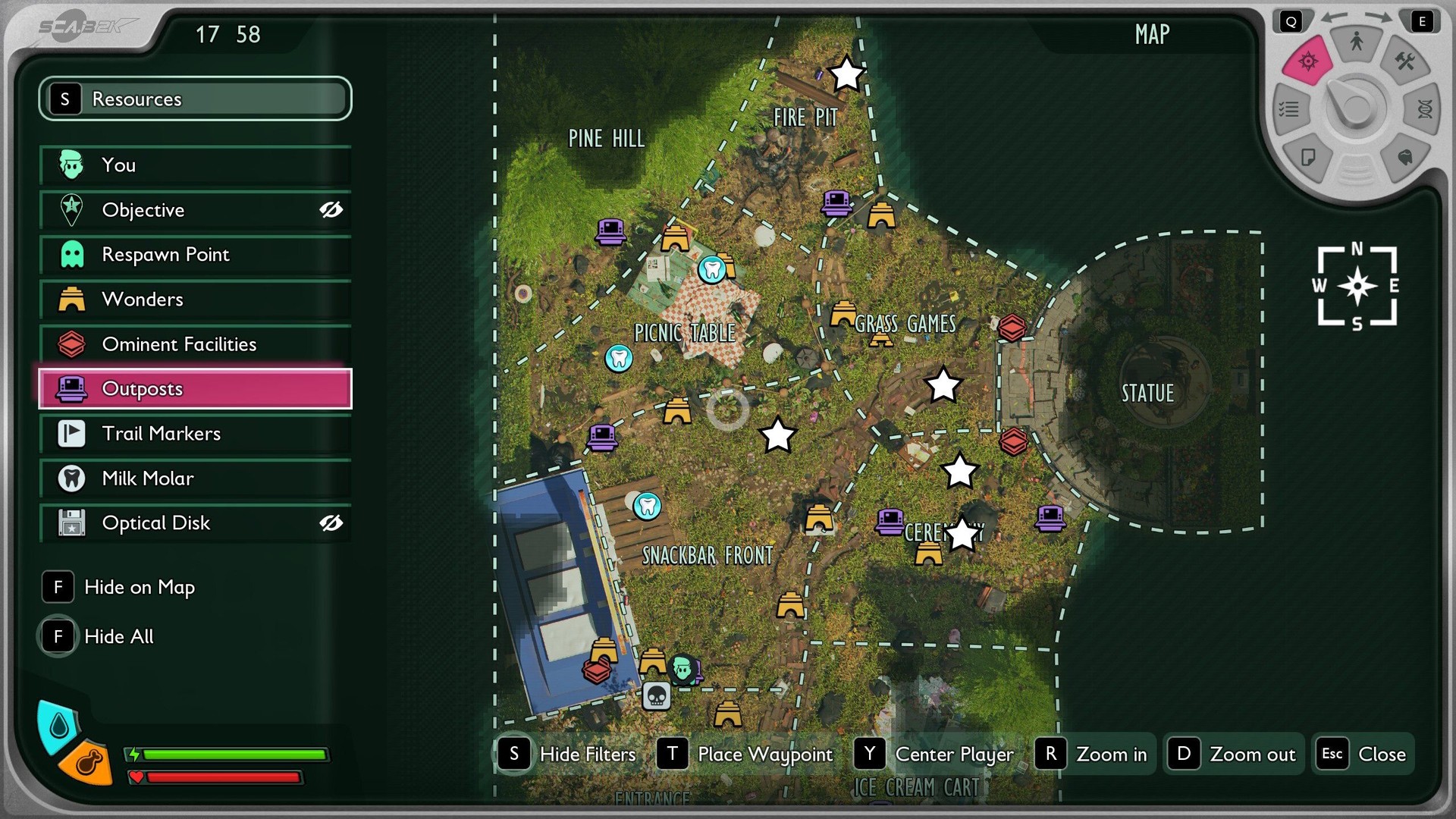Viewport: 1456px width, 819px height.
Task: Toggle the Objective filter visibility
Action: (x=331, y=210)
